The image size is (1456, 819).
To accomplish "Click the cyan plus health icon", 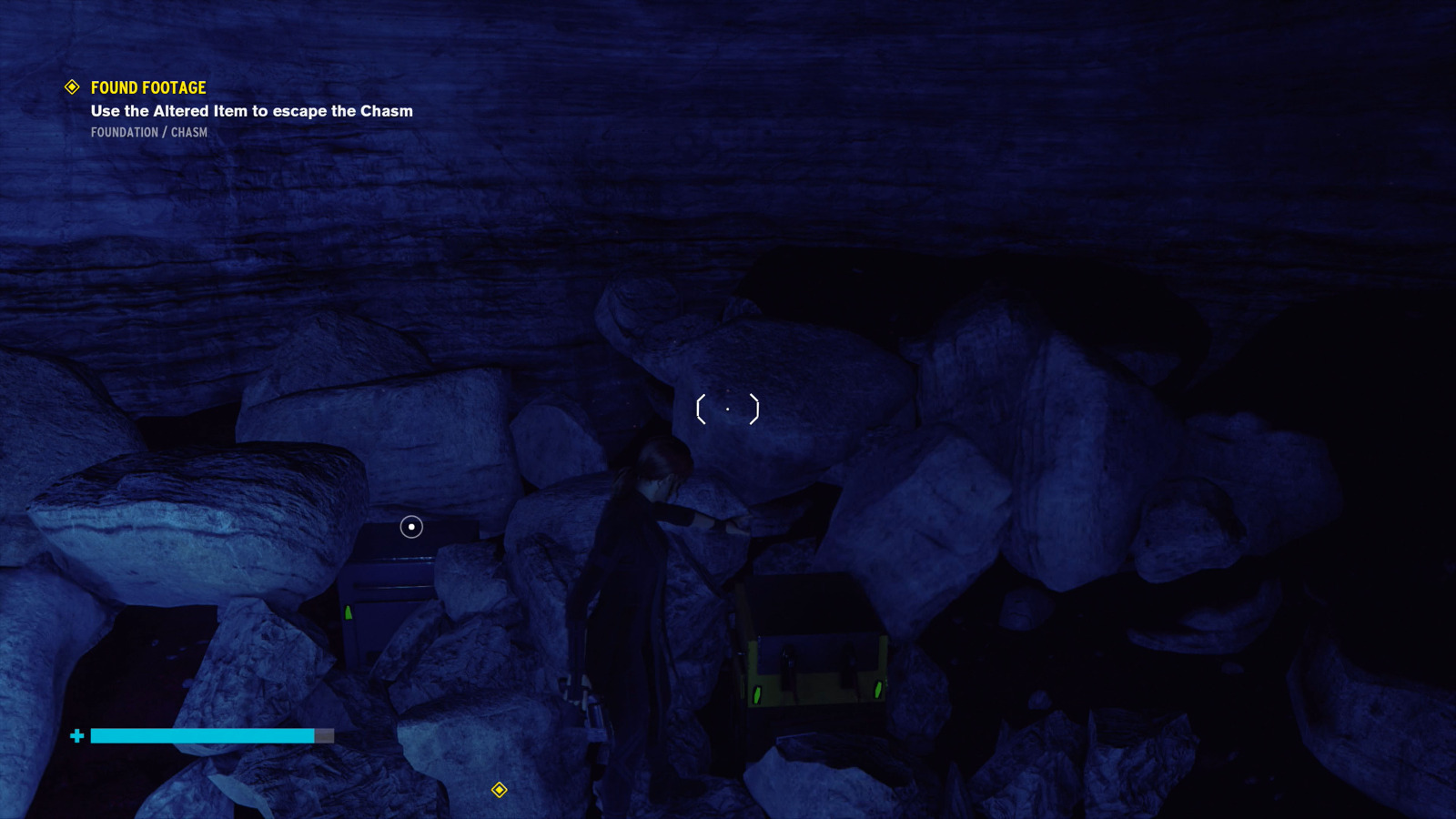I will coord(76,735).
